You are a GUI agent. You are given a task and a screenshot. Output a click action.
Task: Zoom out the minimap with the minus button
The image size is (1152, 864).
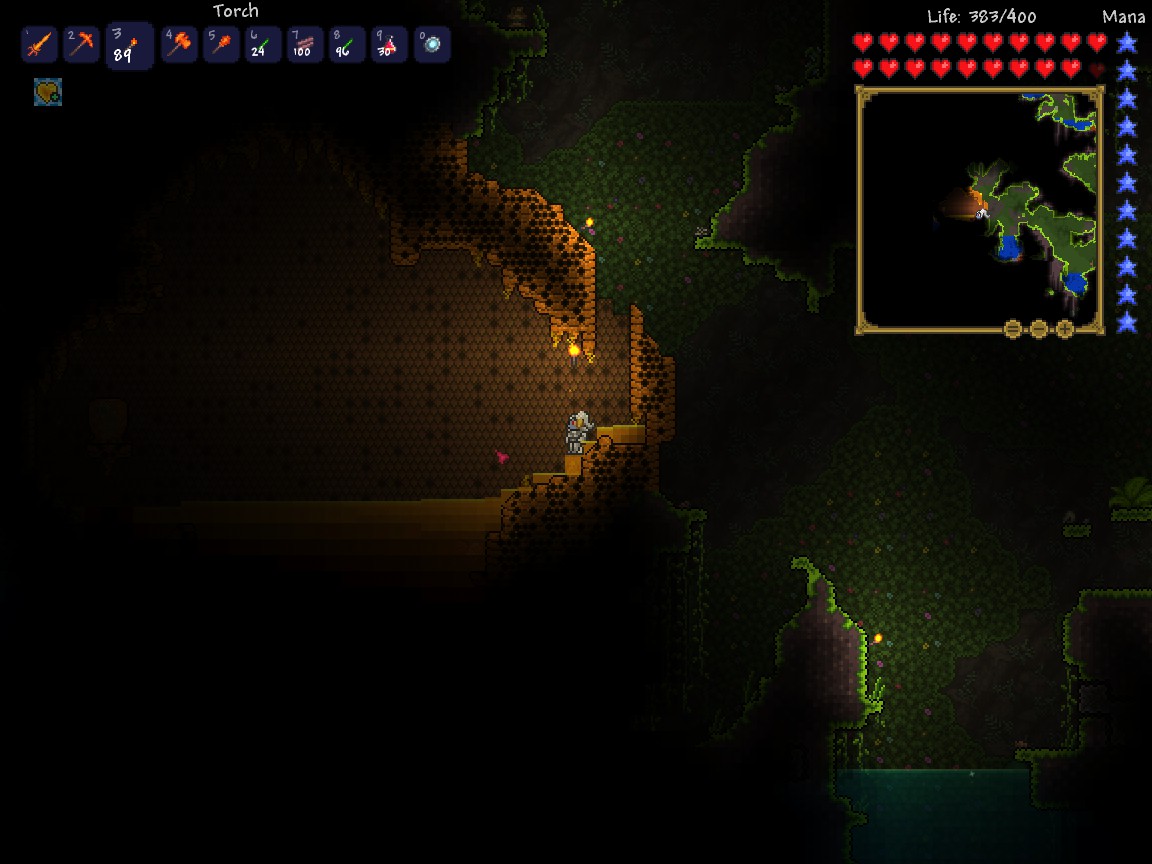tap(1039, 329)
